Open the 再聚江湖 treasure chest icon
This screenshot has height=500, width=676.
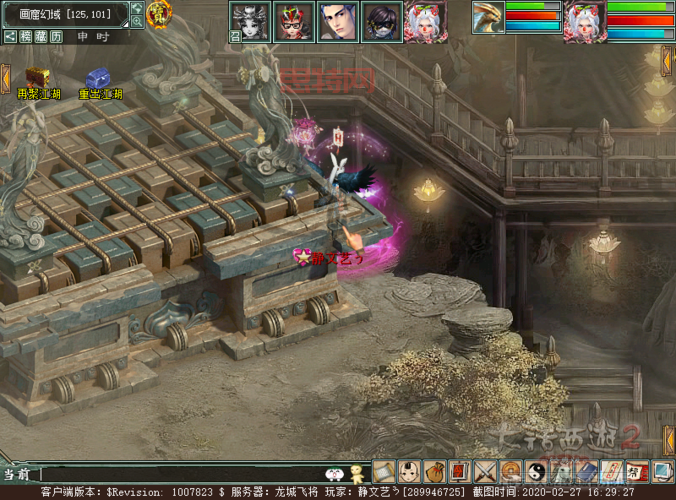click(38, 77)
